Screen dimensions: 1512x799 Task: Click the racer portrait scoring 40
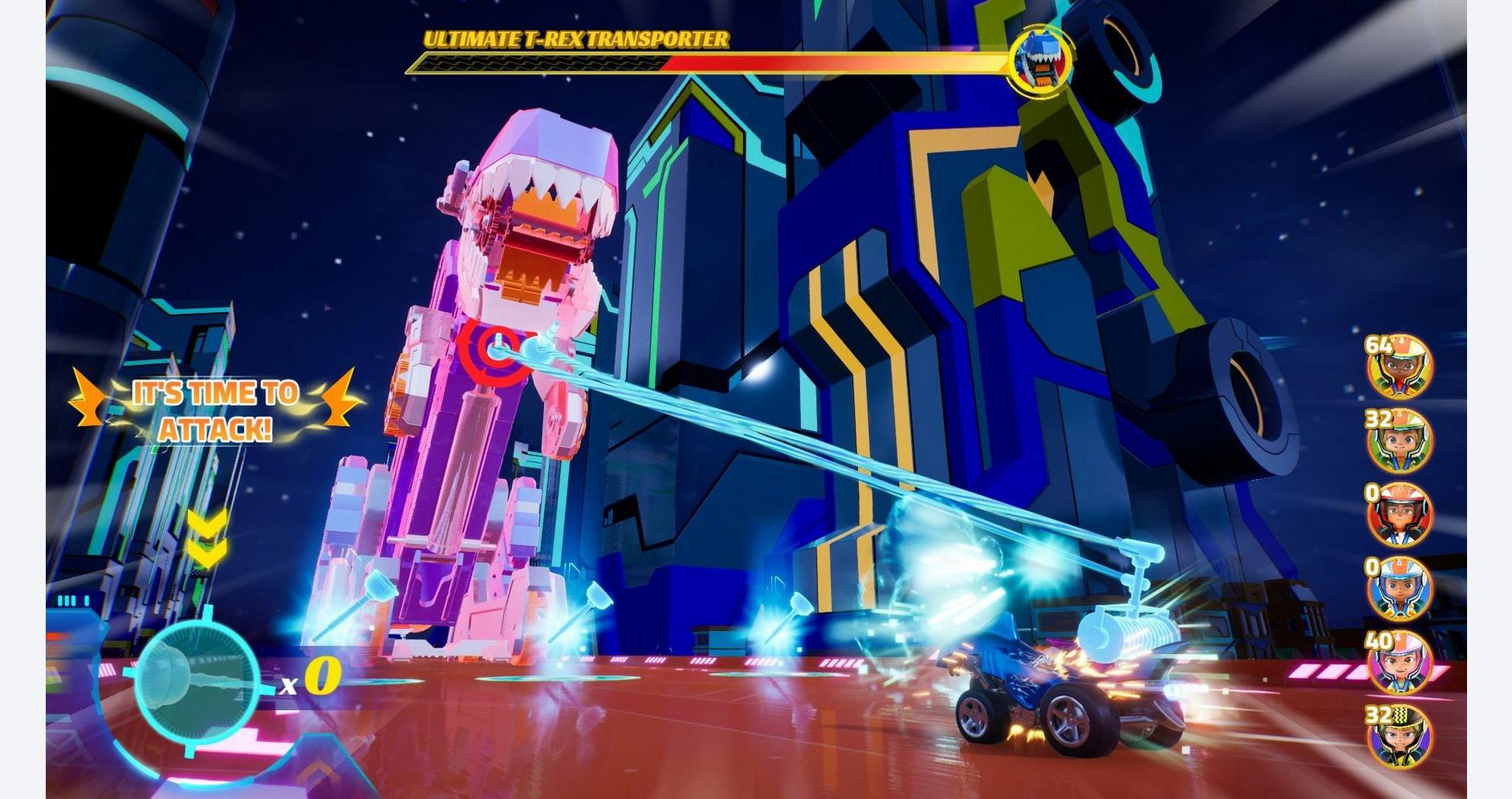click(1400, 663)
